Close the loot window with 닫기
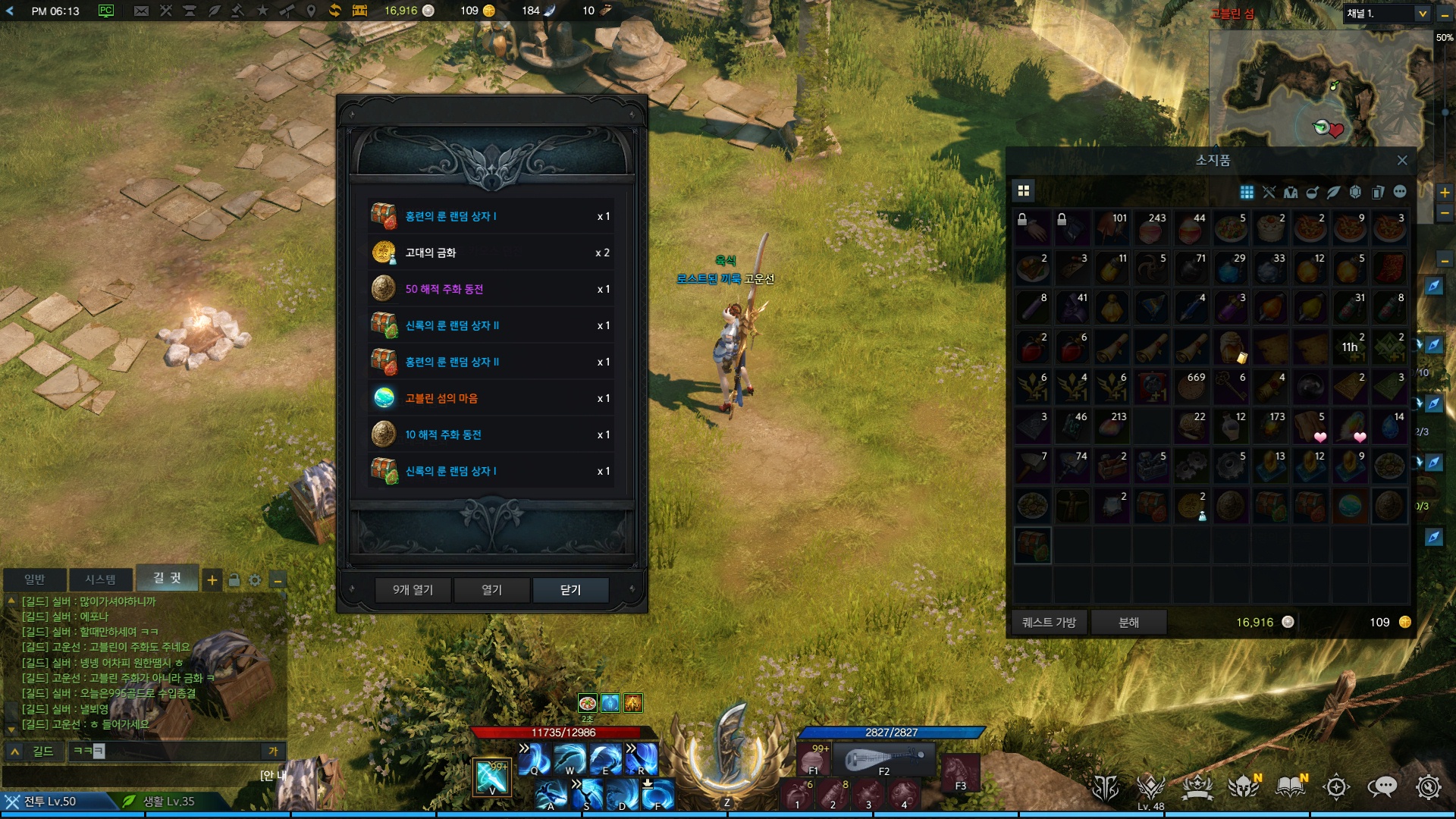 point(570,590)
